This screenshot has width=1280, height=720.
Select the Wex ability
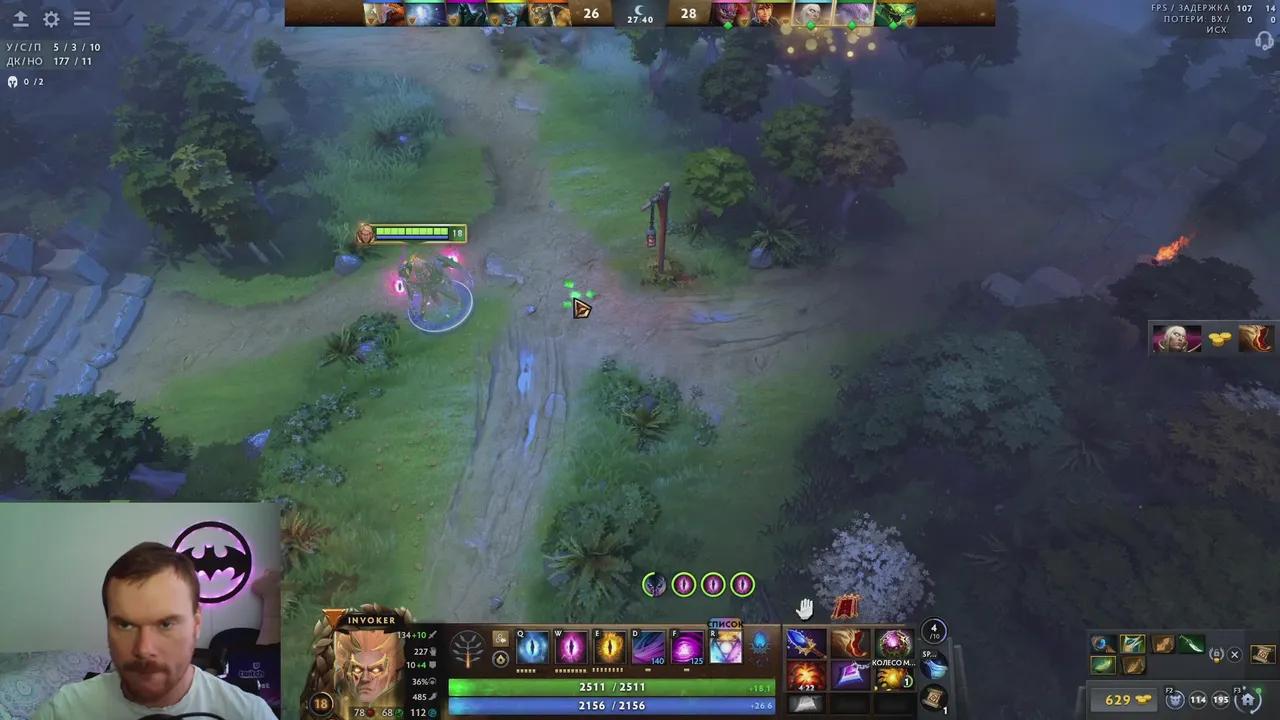[570, 647]
